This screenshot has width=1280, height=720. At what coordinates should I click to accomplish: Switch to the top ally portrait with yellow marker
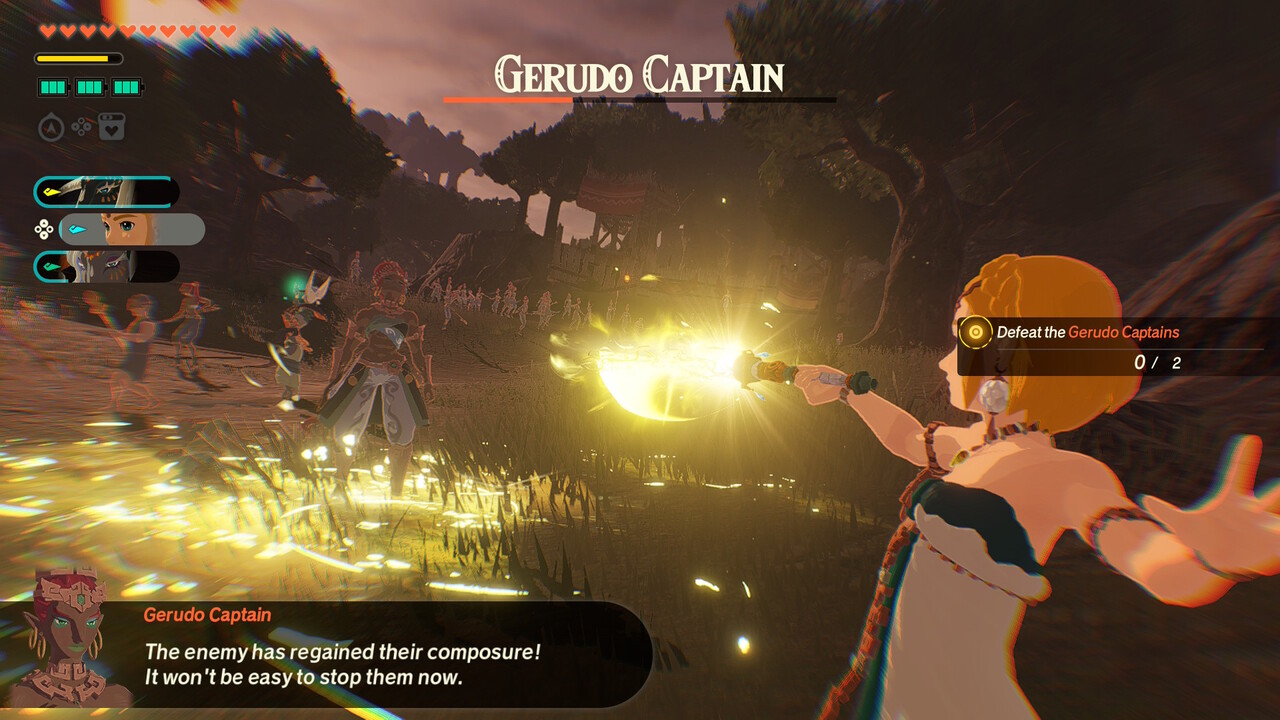[x=106, y=192]
